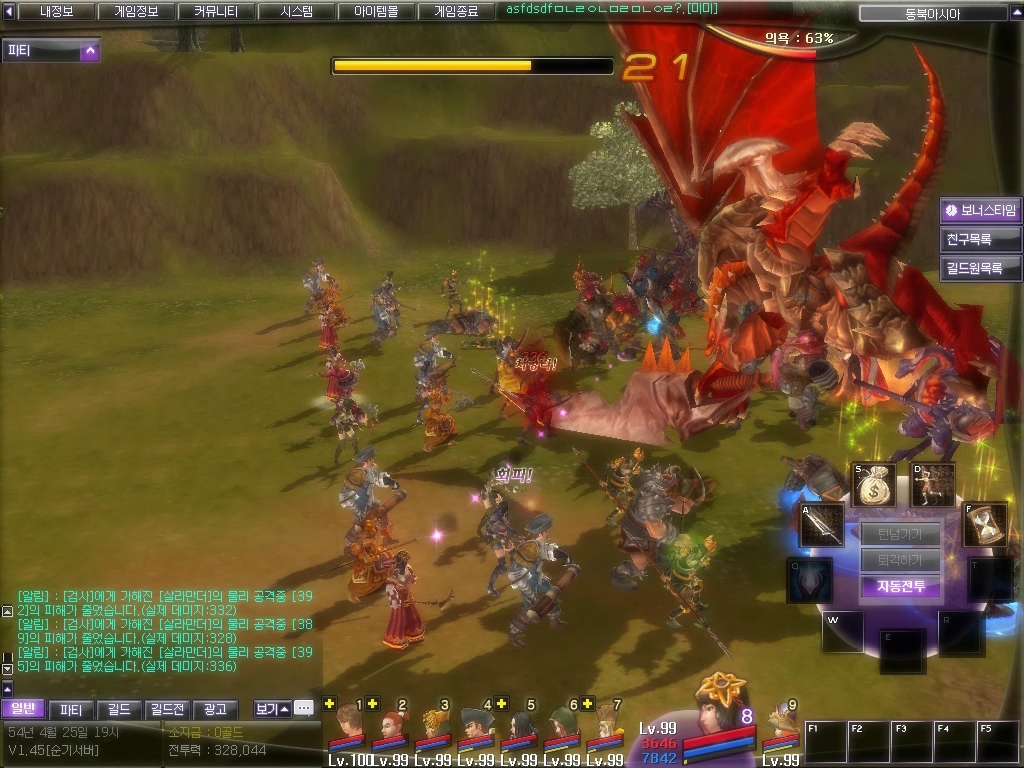Screen dimensions: 1024x768
Task: Switch to the 일반 chat tab
Action: tap(23, 709)
